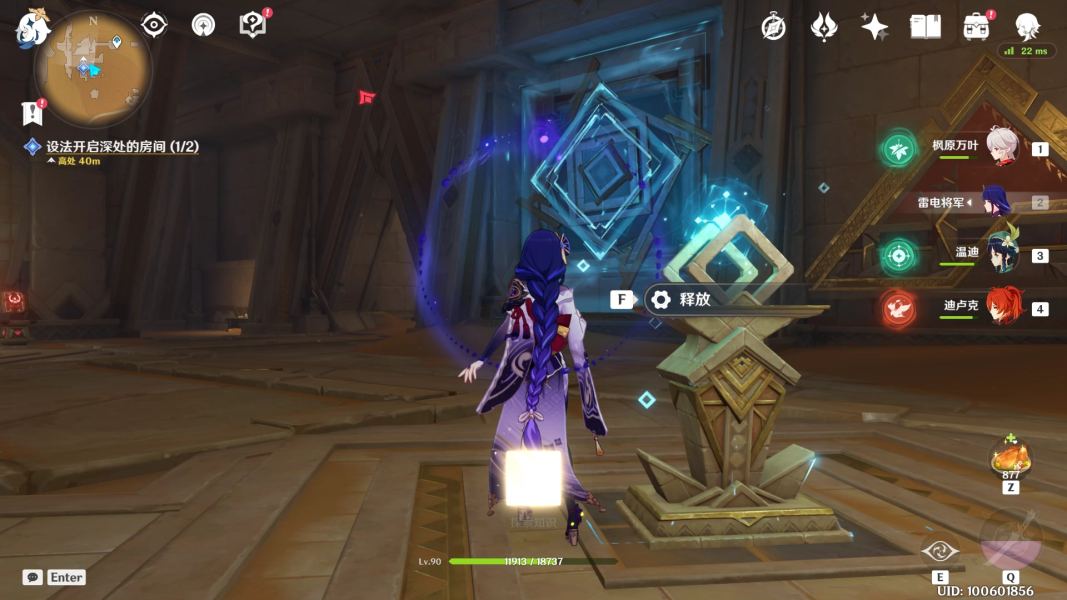Open the events compass icon

[x=773, y=27]
